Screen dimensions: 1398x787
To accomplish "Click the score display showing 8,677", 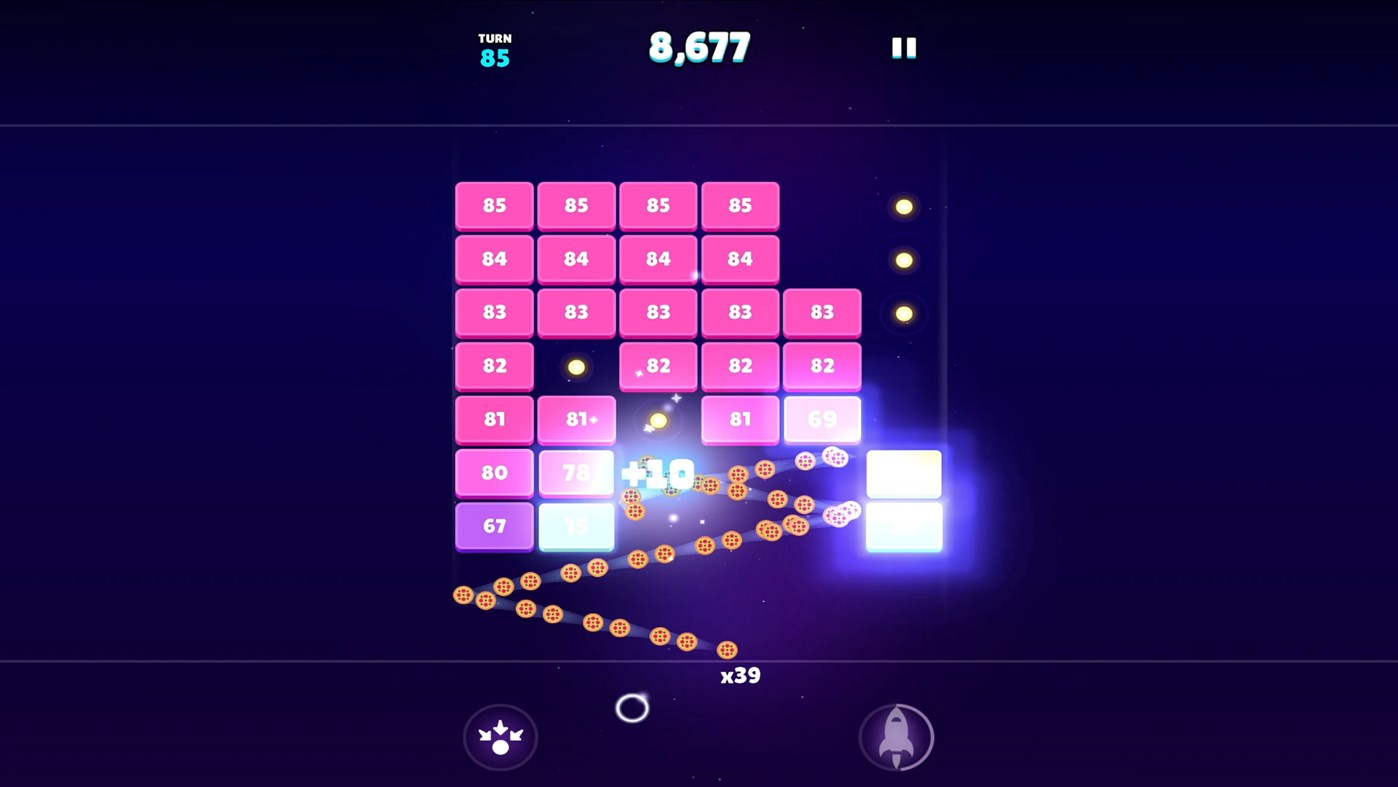I will [700, 45].
